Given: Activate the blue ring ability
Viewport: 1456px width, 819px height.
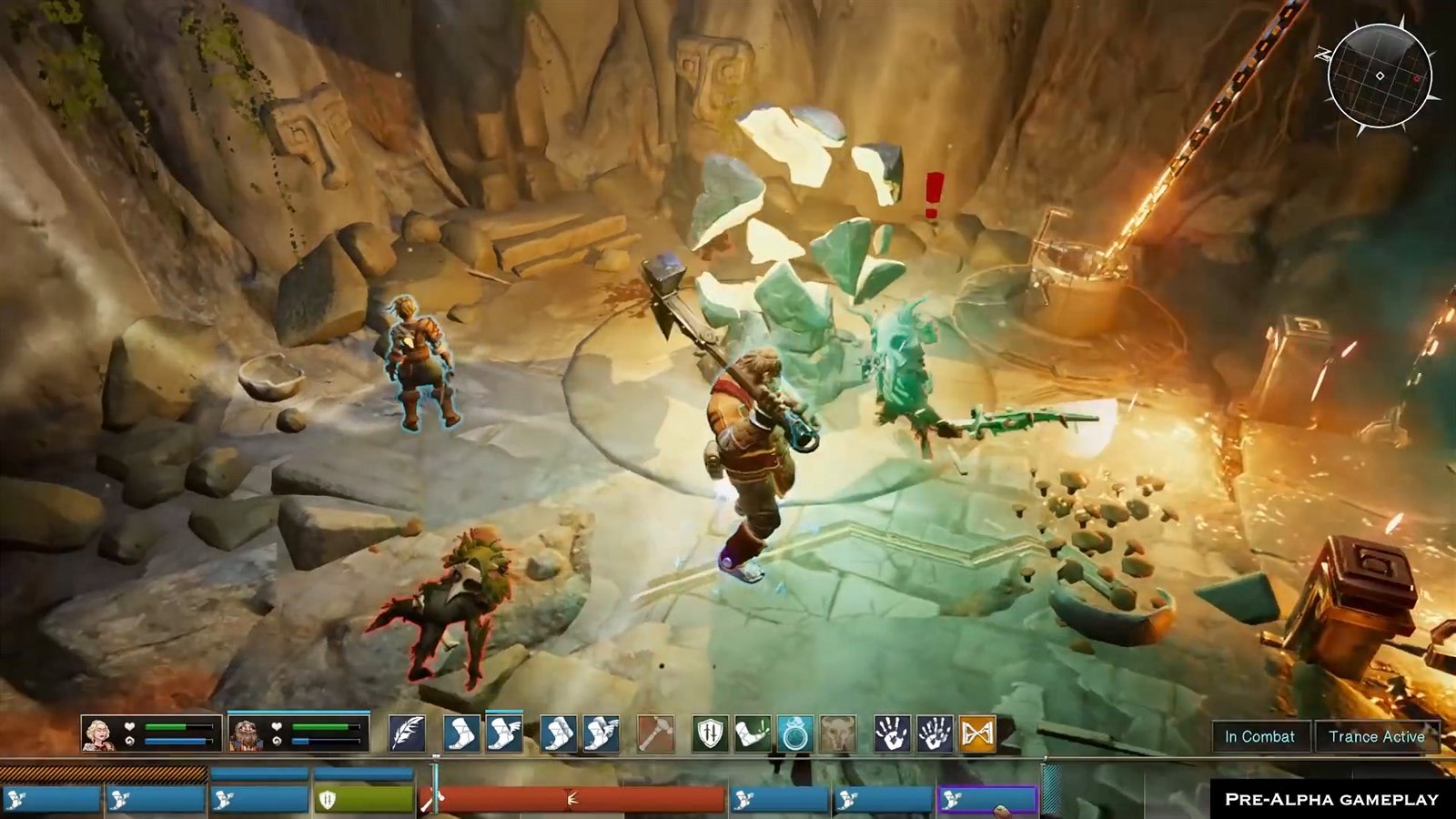Looking at the screenshot, I should point(794,733).
